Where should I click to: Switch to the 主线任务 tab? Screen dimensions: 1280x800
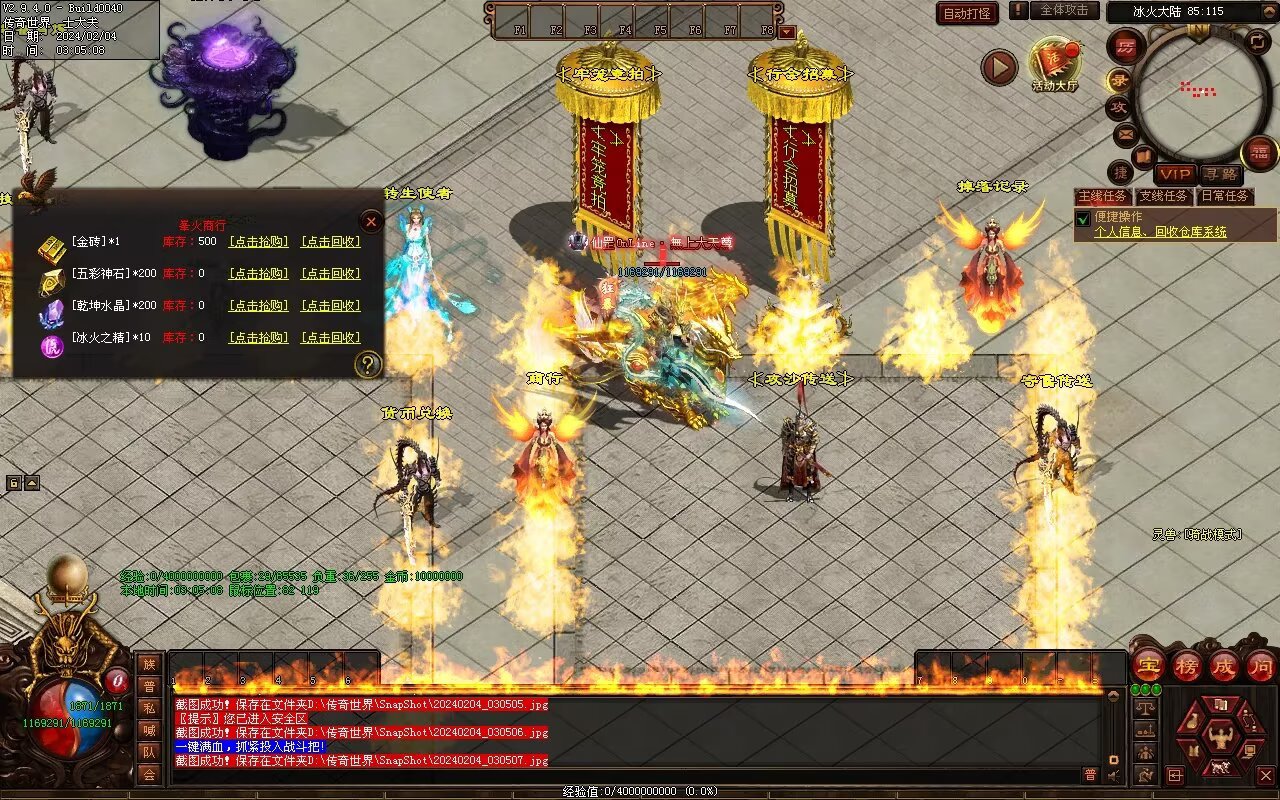coord(1103,196)
